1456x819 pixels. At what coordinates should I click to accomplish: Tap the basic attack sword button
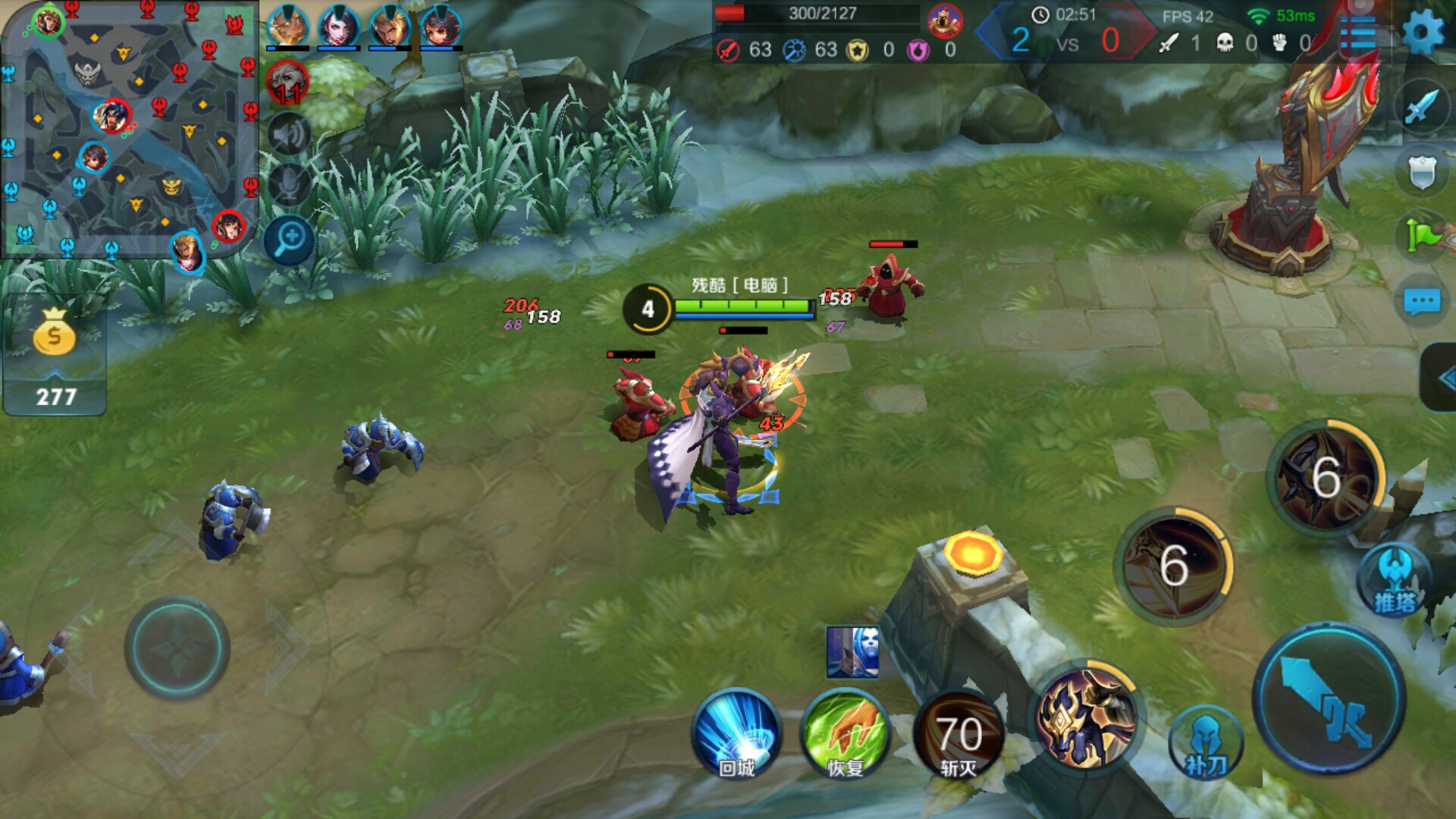[1329, 698]
